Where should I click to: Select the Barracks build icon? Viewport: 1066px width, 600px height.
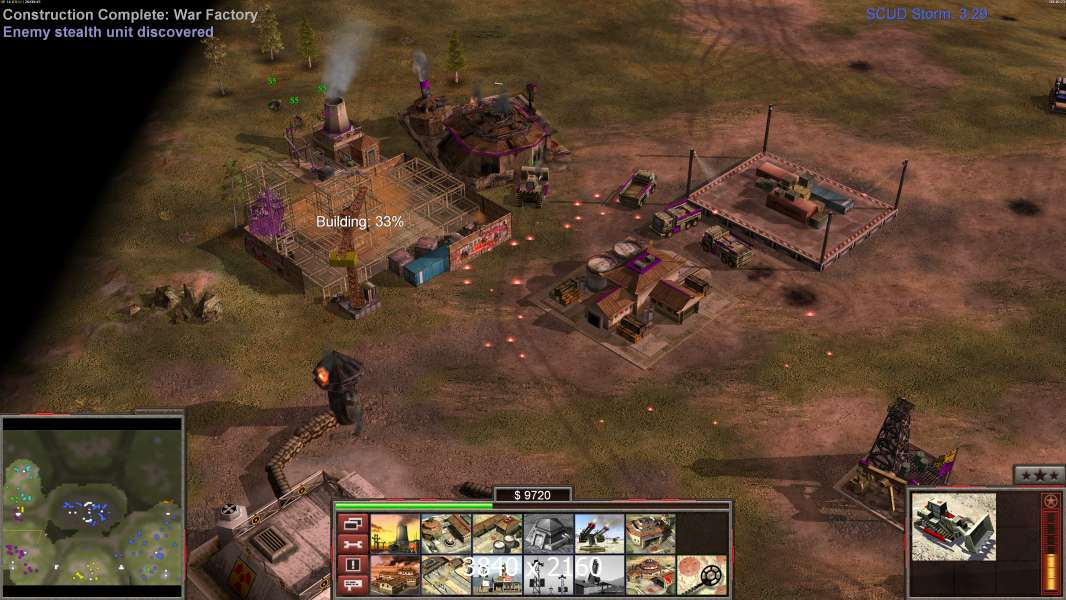(x=446, y=533)
